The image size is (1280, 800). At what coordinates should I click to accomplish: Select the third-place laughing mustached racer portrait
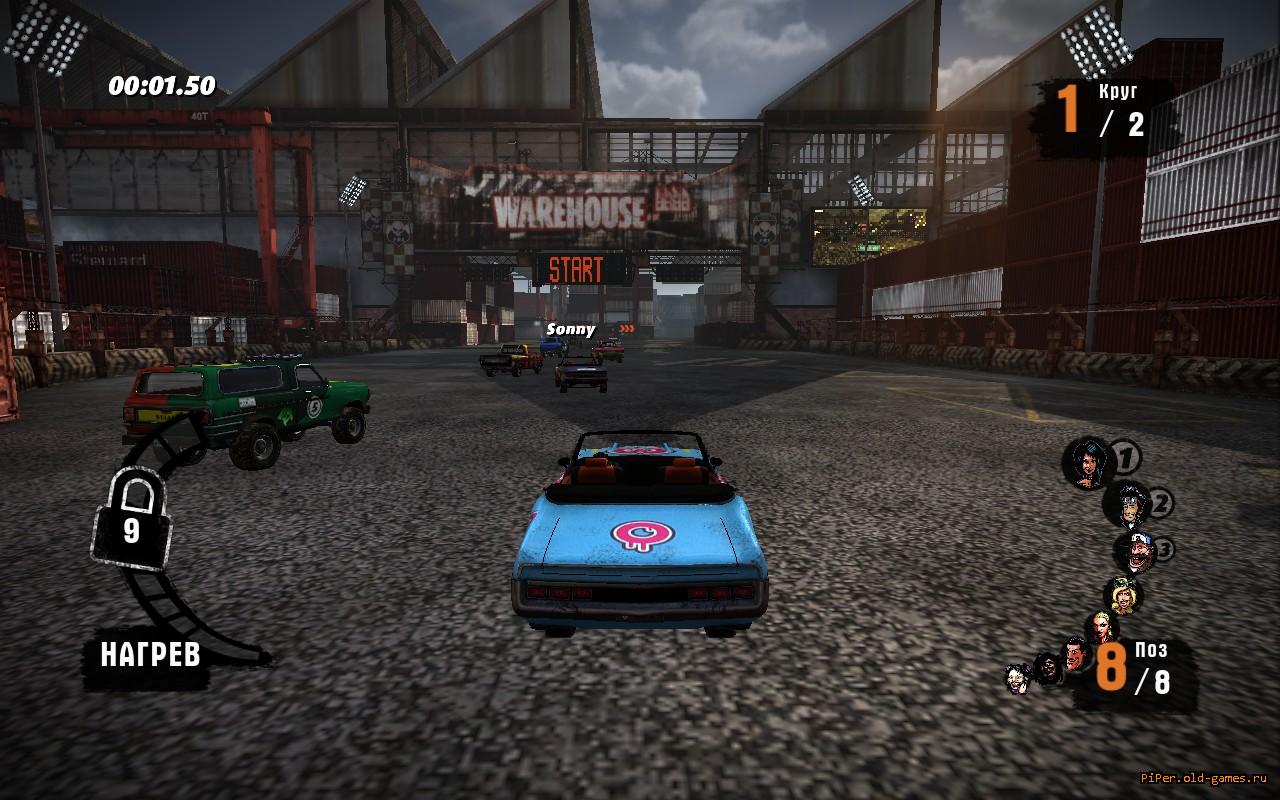[1135, 552]
